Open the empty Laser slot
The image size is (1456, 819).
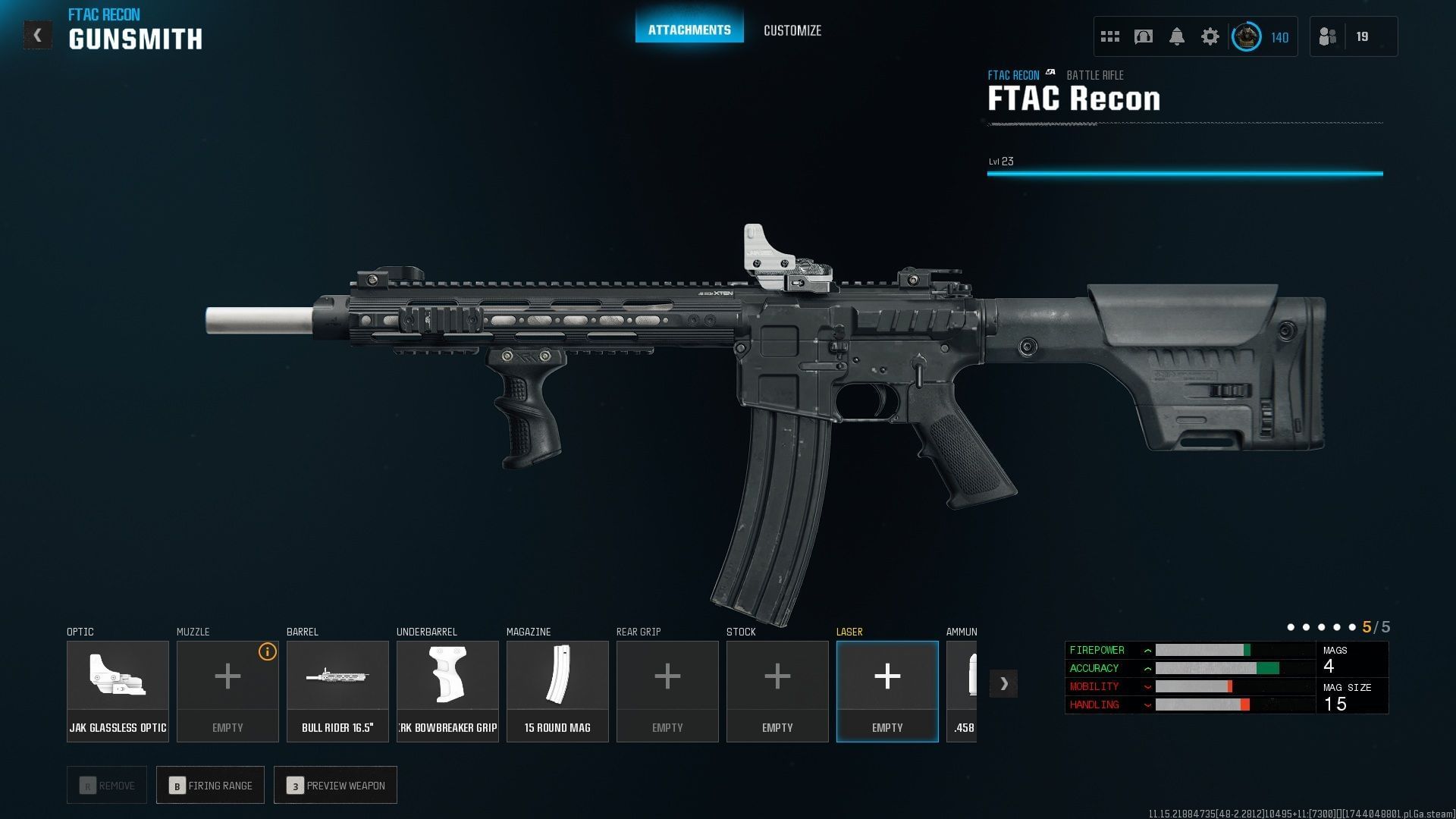coord(887,691)
